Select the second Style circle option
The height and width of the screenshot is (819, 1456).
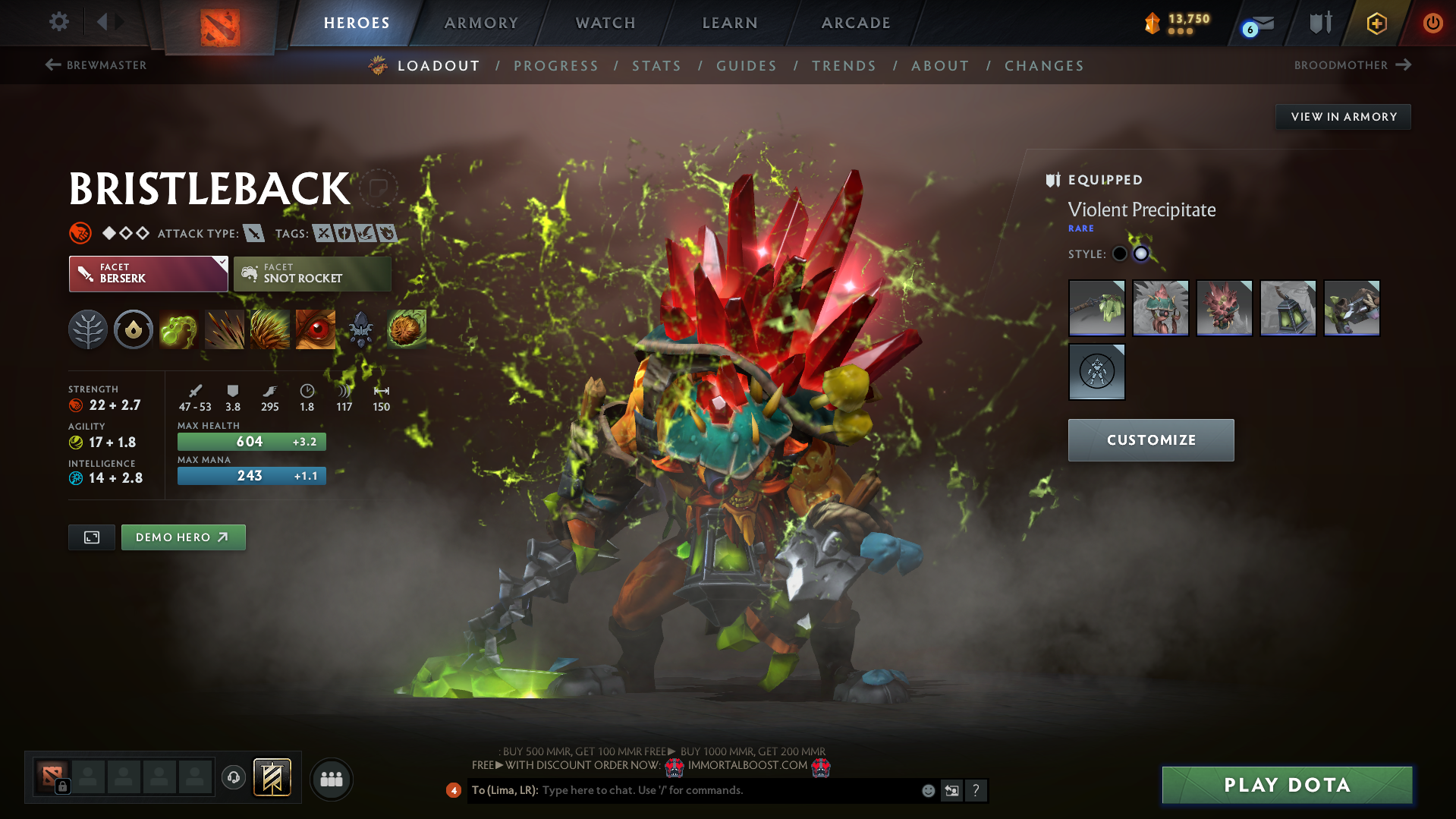click(1140, 254)
